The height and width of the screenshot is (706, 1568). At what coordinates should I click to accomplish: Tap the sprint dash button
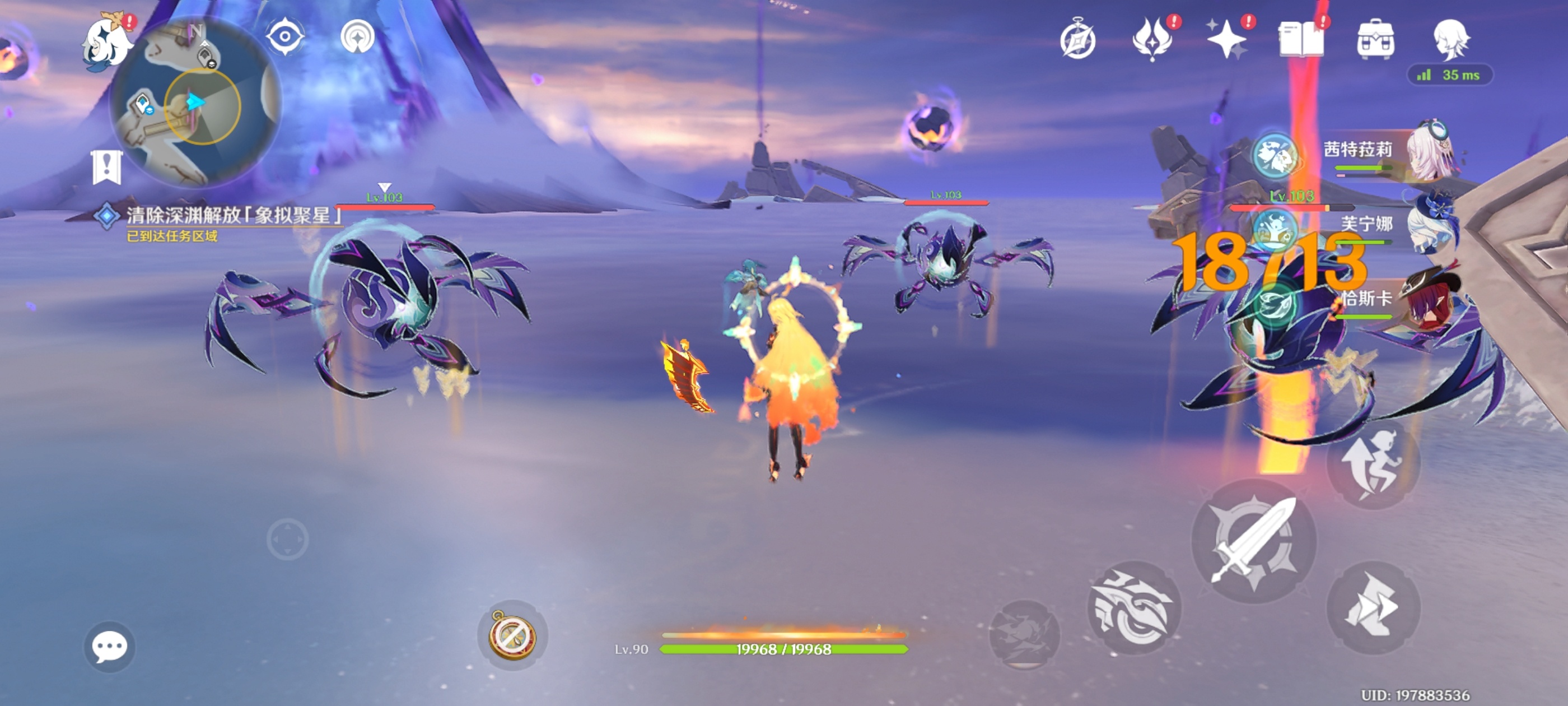coord(1373,607)
